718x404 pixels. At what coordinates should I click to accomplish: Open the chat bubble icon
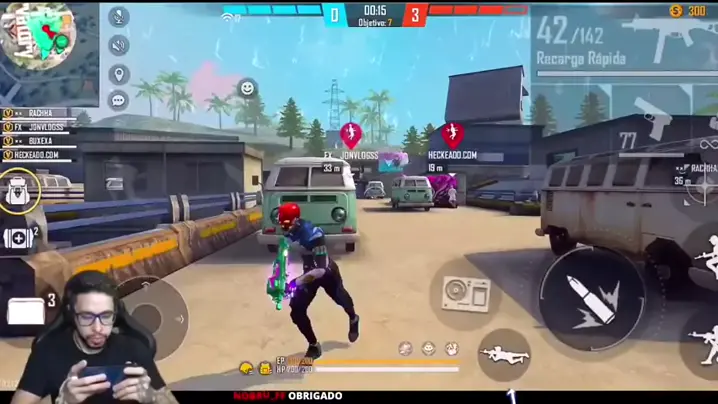coord(119,100)
